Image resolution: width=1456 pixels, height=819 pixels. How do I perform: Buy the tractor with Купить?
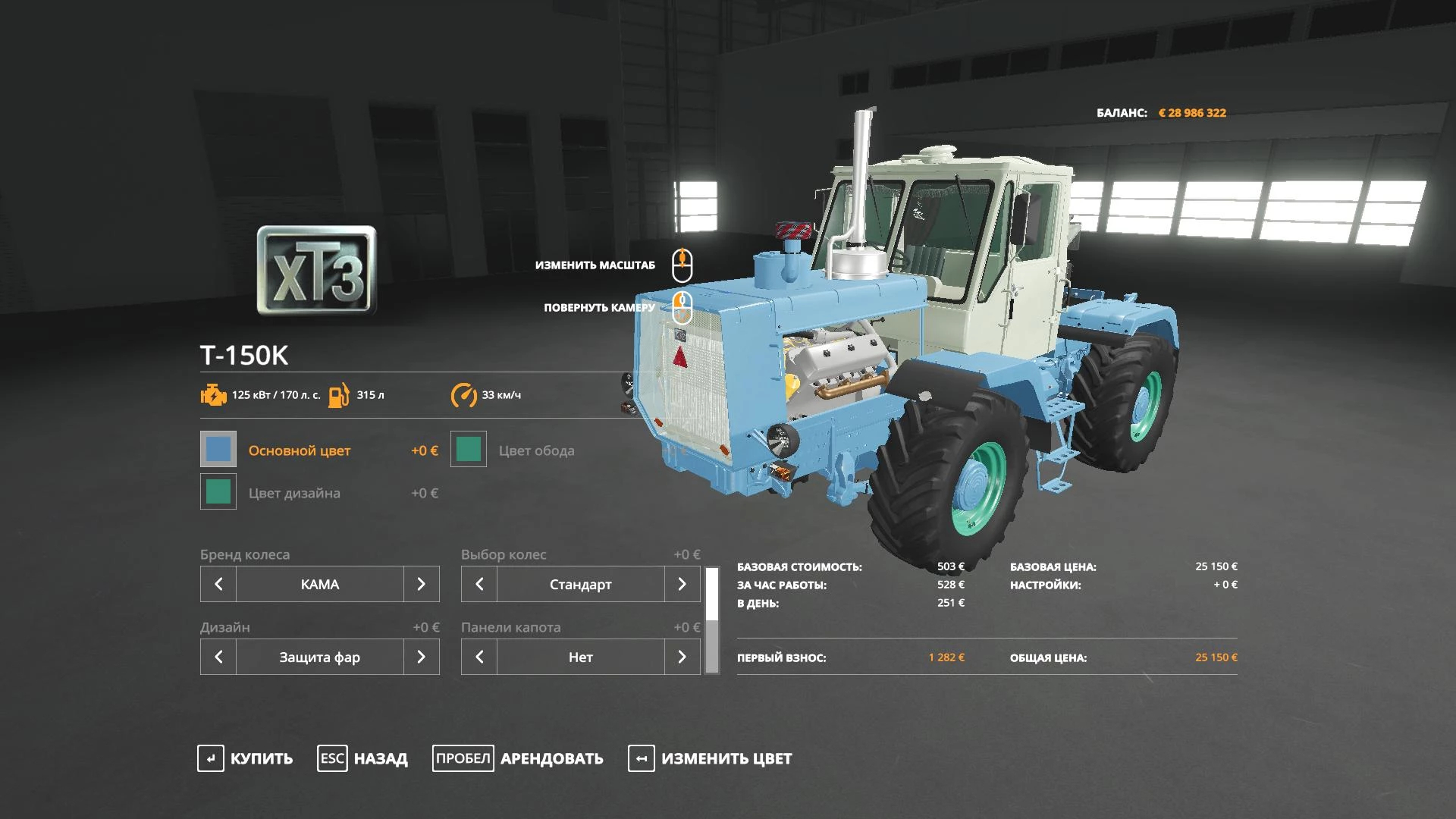tap(245, 758)
